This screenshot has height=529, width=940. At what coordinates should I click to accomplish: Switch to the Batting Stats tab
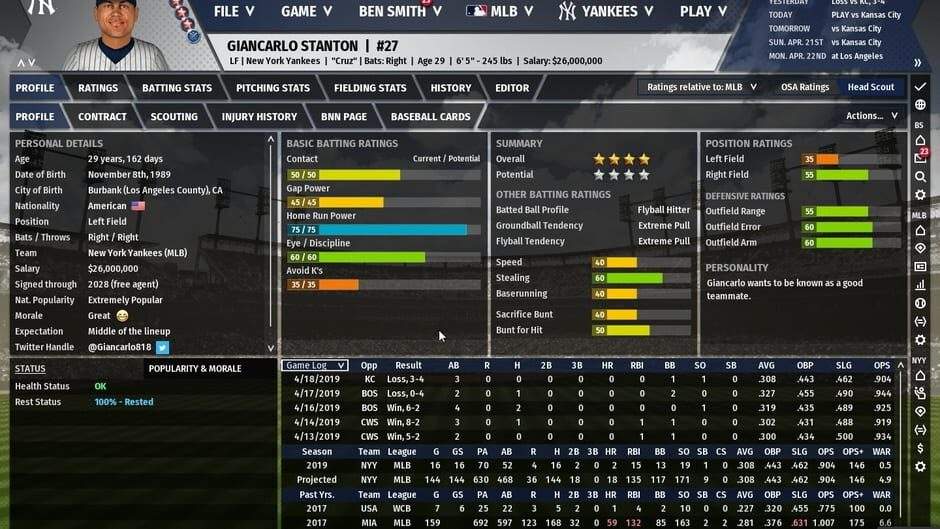tap(177, 88)
